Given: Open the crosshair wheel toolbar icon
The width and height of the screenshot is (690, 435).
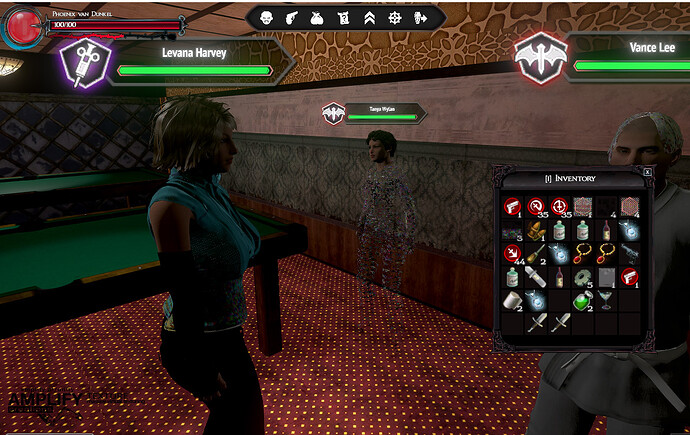Looking at the screenshot, I should (x=395, y=17).
